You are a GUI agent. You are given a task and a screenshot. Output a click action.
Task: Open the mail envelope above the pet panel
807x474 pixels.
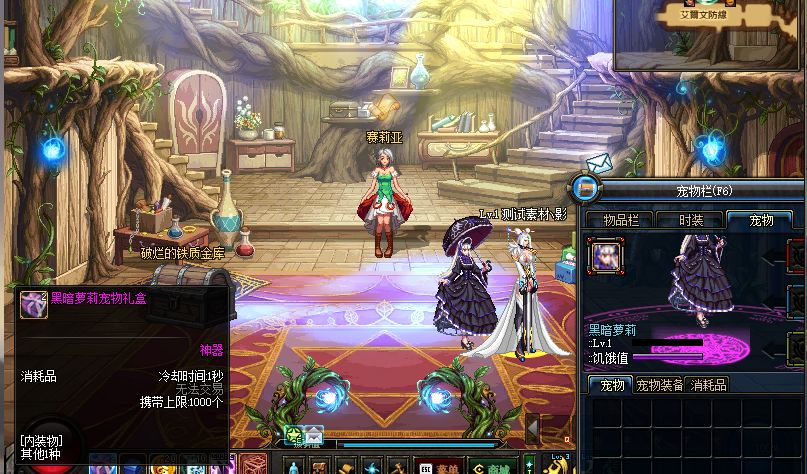(x=597, y=162)
